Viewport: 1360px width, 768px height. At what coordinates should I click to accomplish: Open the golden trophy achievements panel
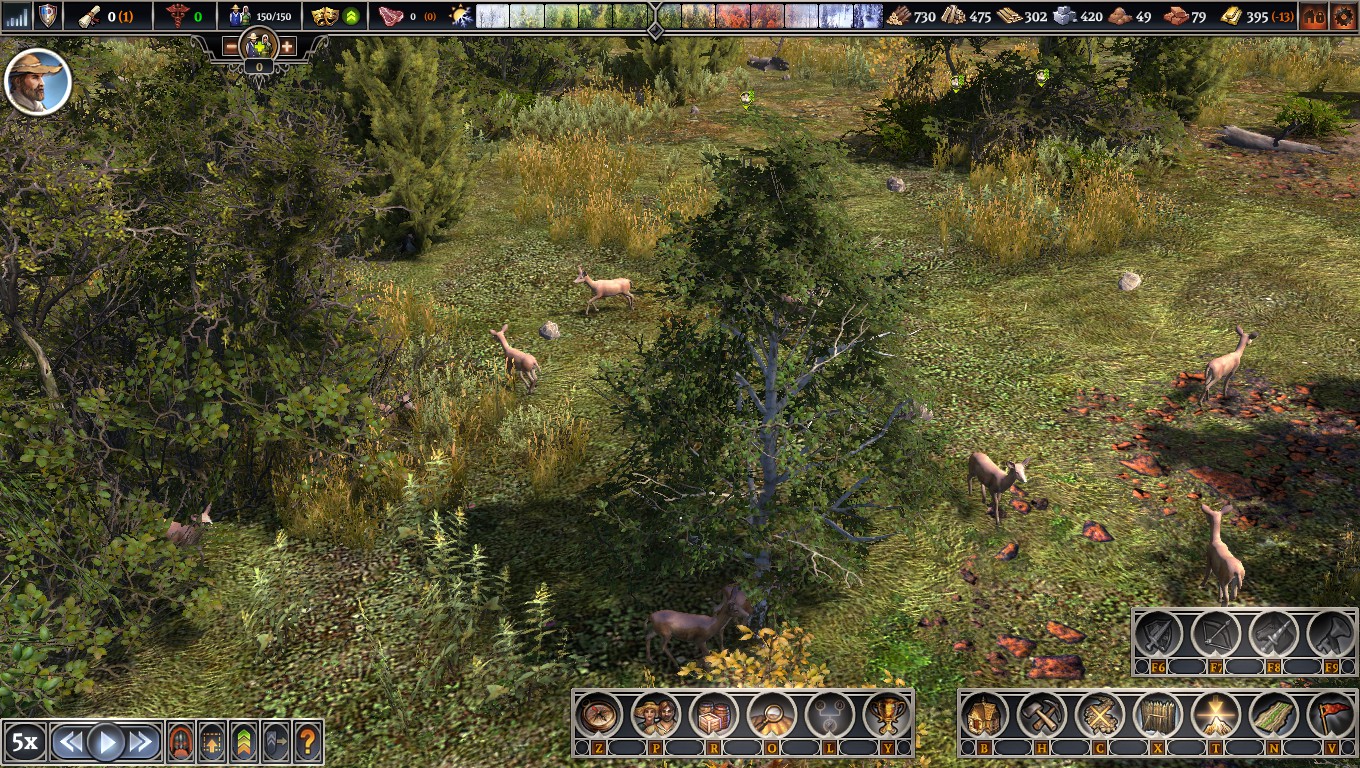pos(886,715)
